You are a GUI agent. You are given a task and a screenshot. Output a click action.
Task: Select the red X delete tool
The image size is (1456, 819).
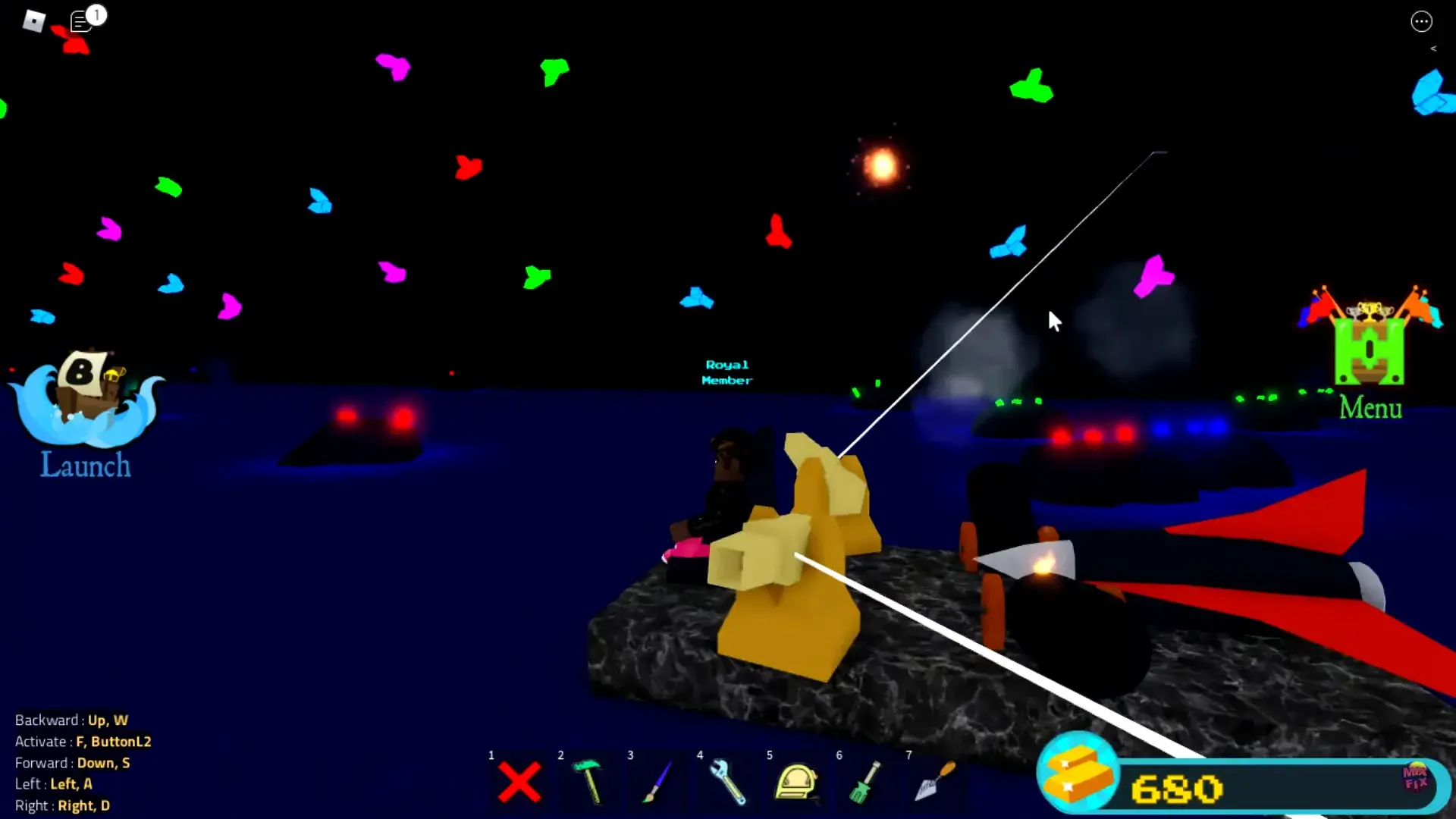pos(519,782)
